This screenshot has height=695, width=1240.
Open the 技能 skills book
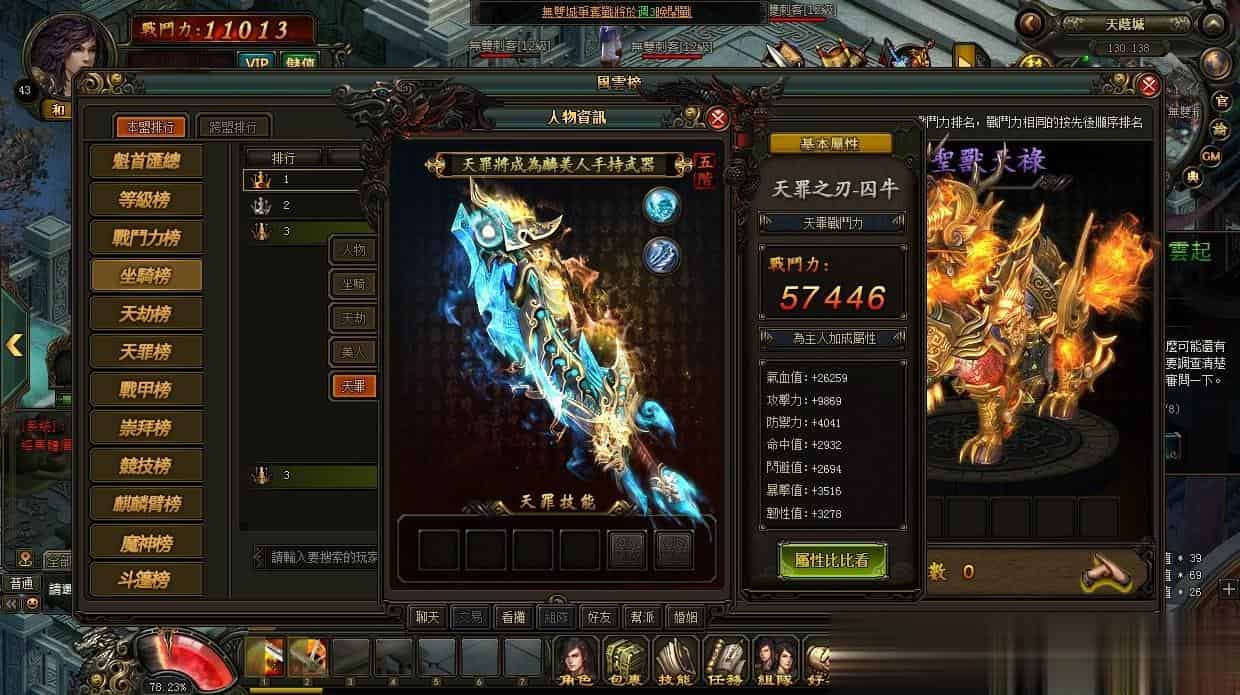click(x=676, y=661)
